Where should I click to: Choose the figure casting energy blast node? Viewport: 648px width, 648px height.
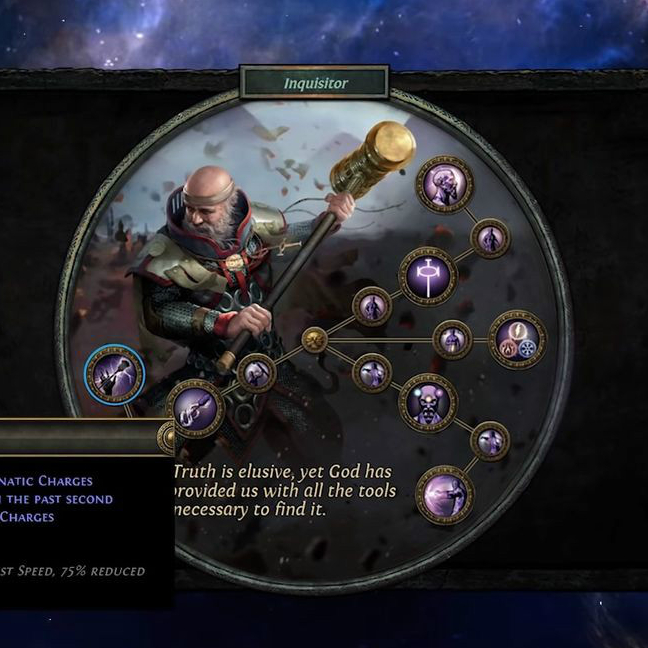(x=444, y=494)
